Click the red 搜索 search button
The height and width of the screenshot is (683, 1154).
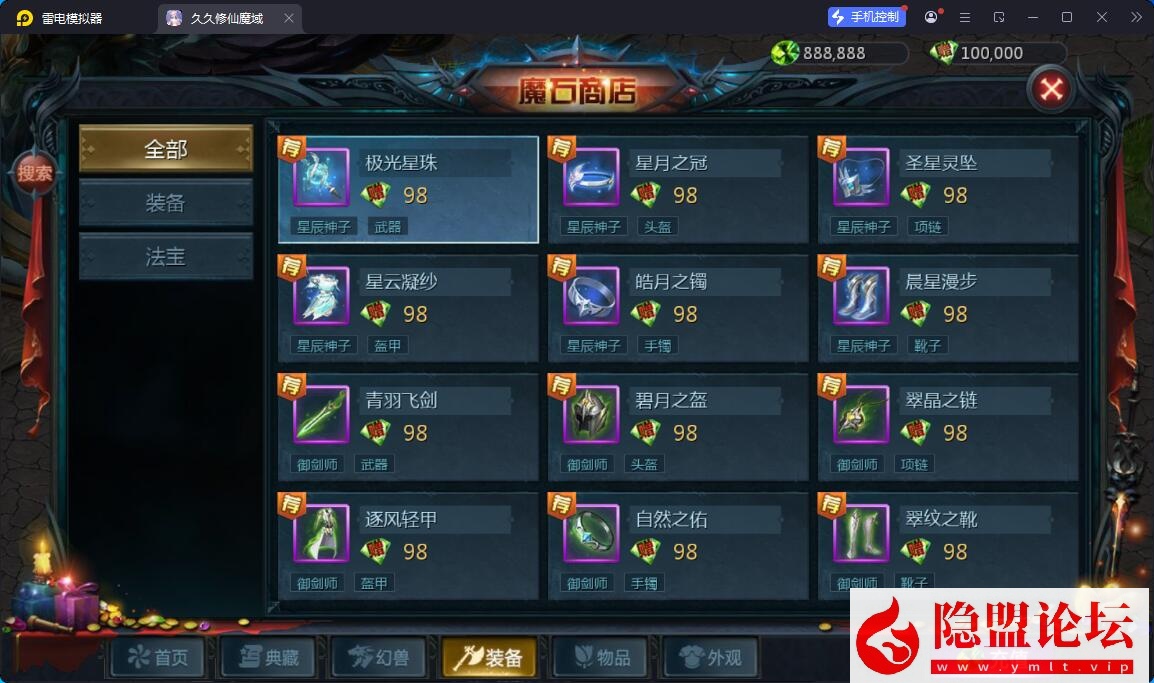coord(35,173)
